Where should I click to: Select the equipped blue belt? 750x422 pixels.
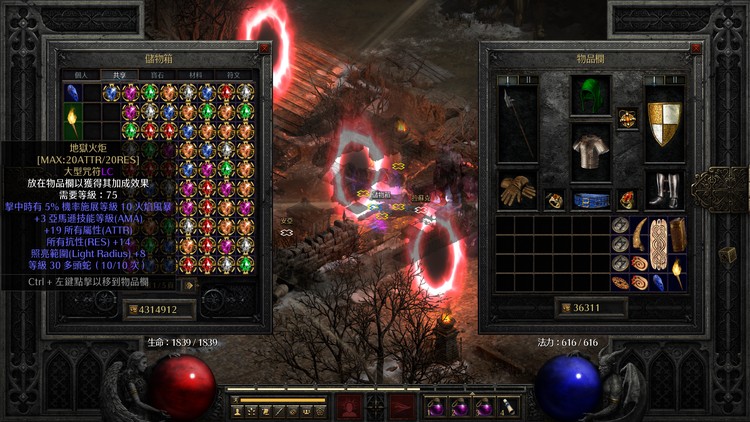pos(590,199)
